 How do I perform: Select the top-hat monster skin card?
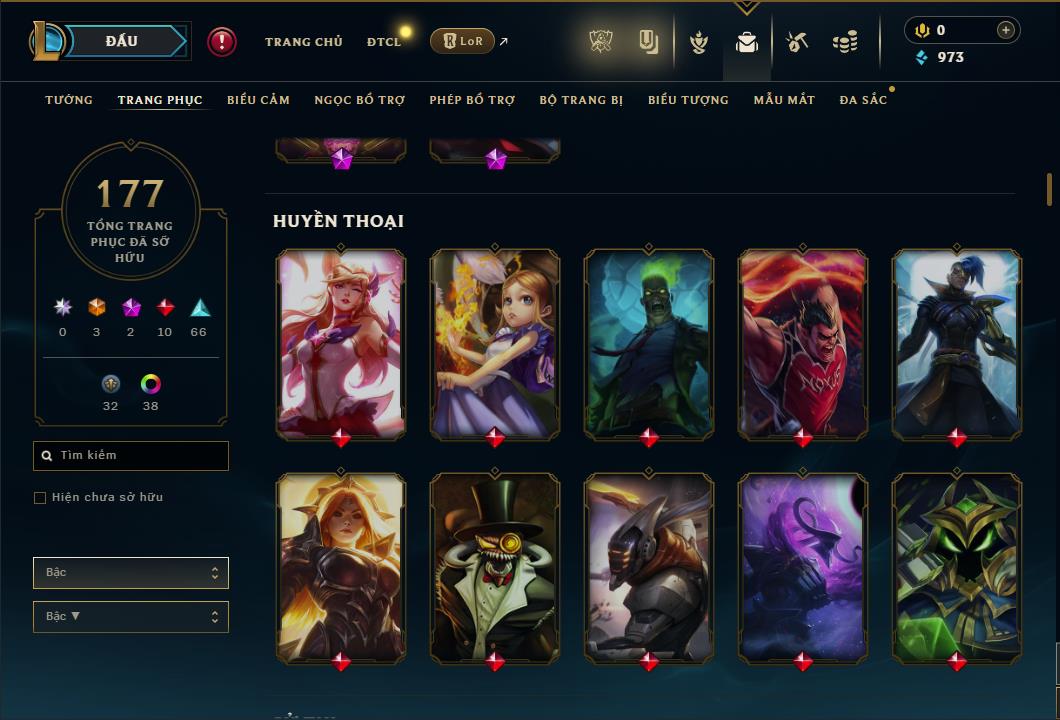pos(495,567)
